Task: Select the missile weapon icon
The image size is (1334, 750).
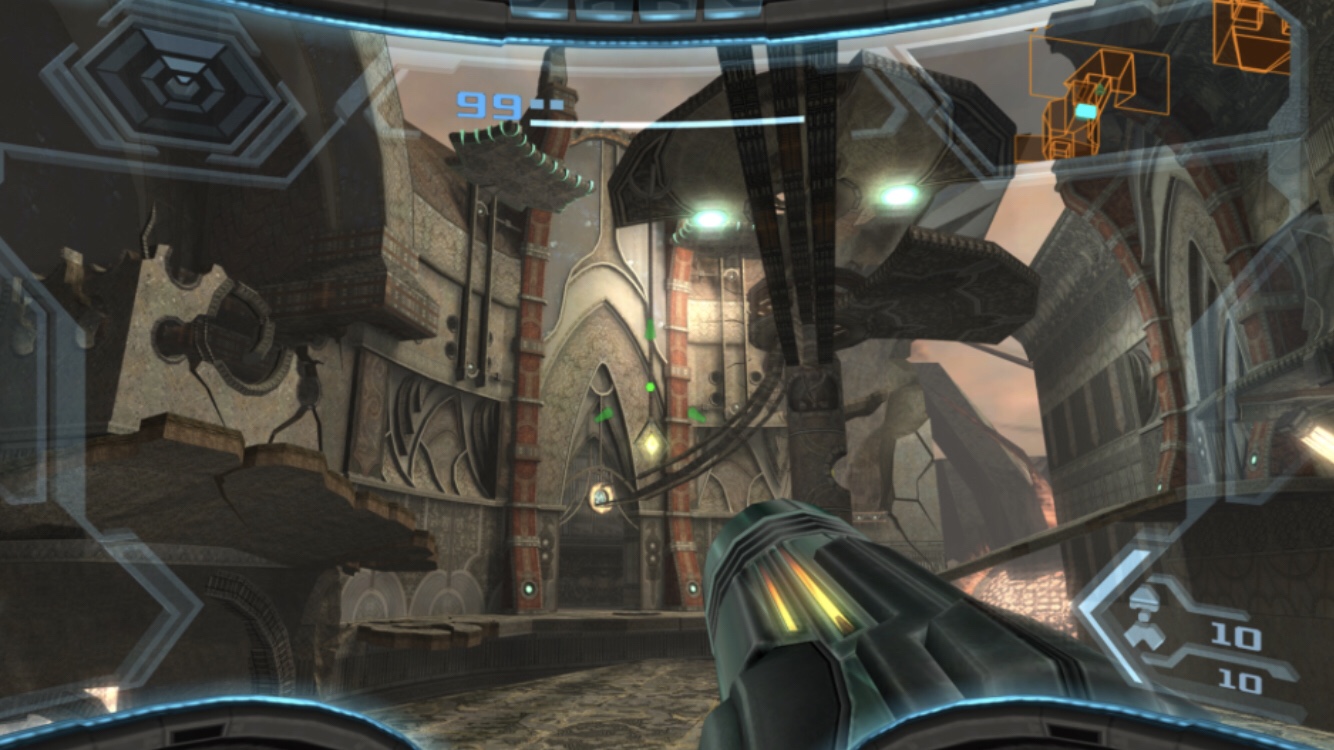Action: [x=1143, y=616]
